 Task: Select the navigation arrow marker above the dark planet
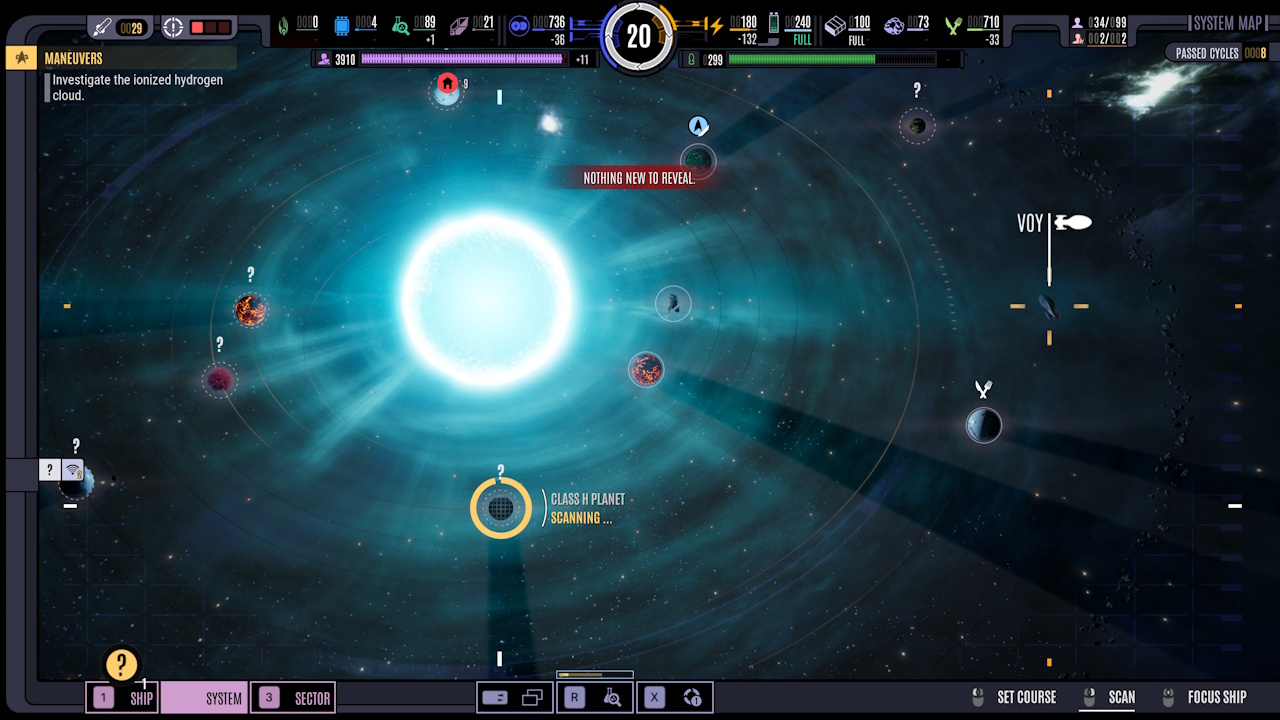pos(698,126)
